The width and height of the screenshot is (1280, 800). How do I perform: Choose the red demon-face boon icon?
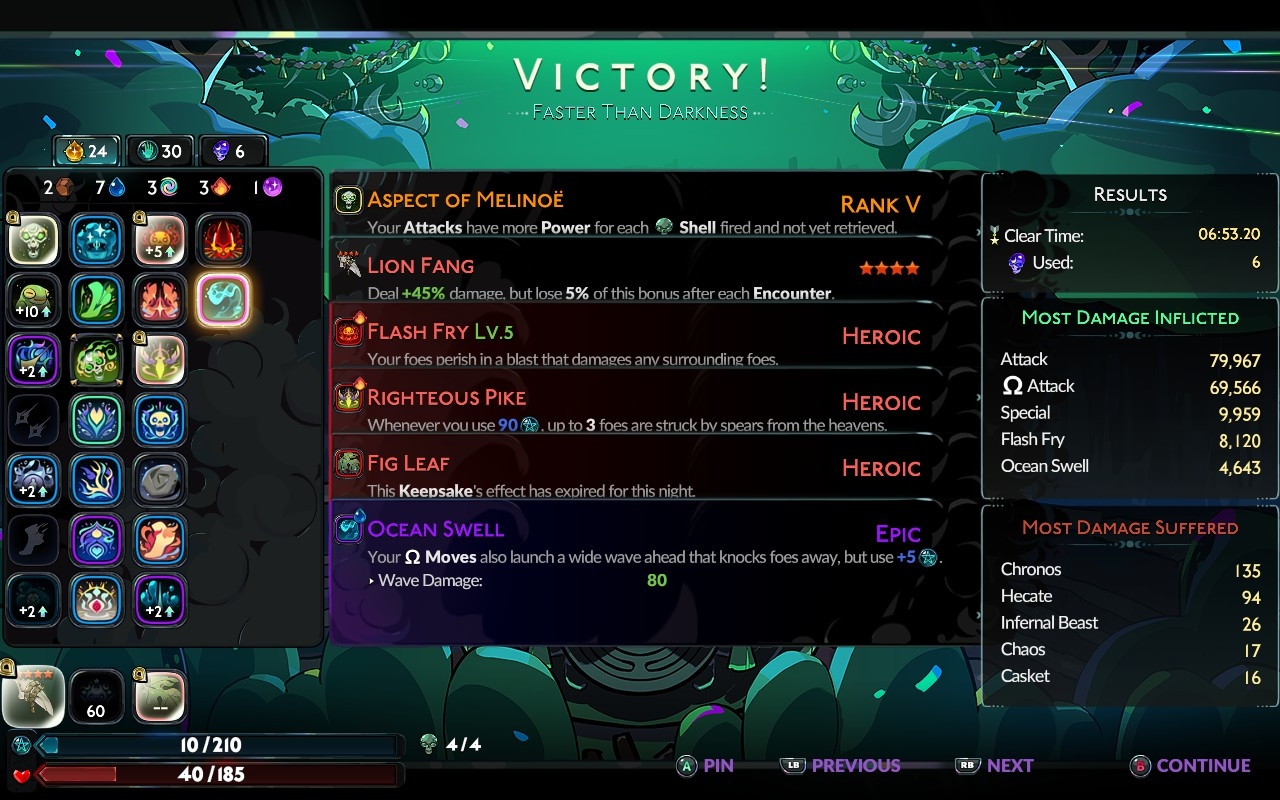point(223,241)
